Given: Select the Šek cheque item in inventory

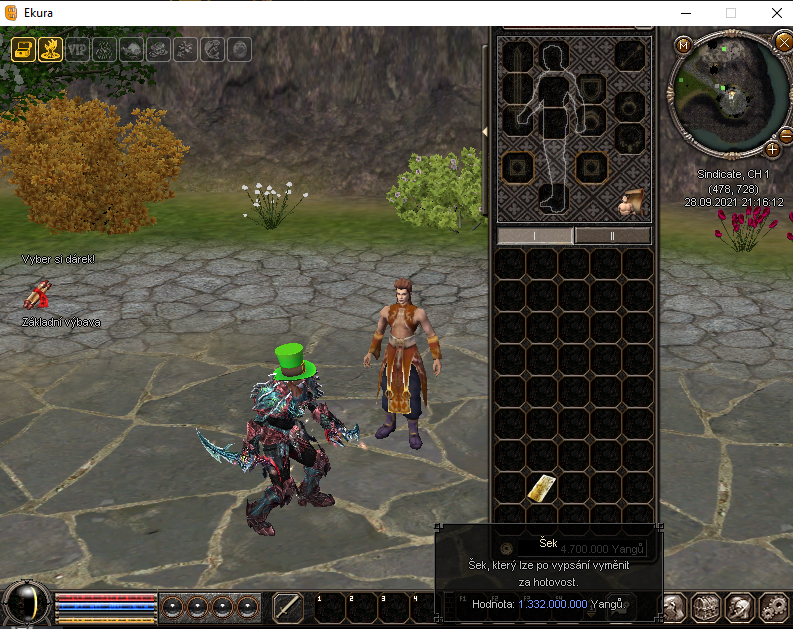Looking at the screenshot, I should 542,487.
